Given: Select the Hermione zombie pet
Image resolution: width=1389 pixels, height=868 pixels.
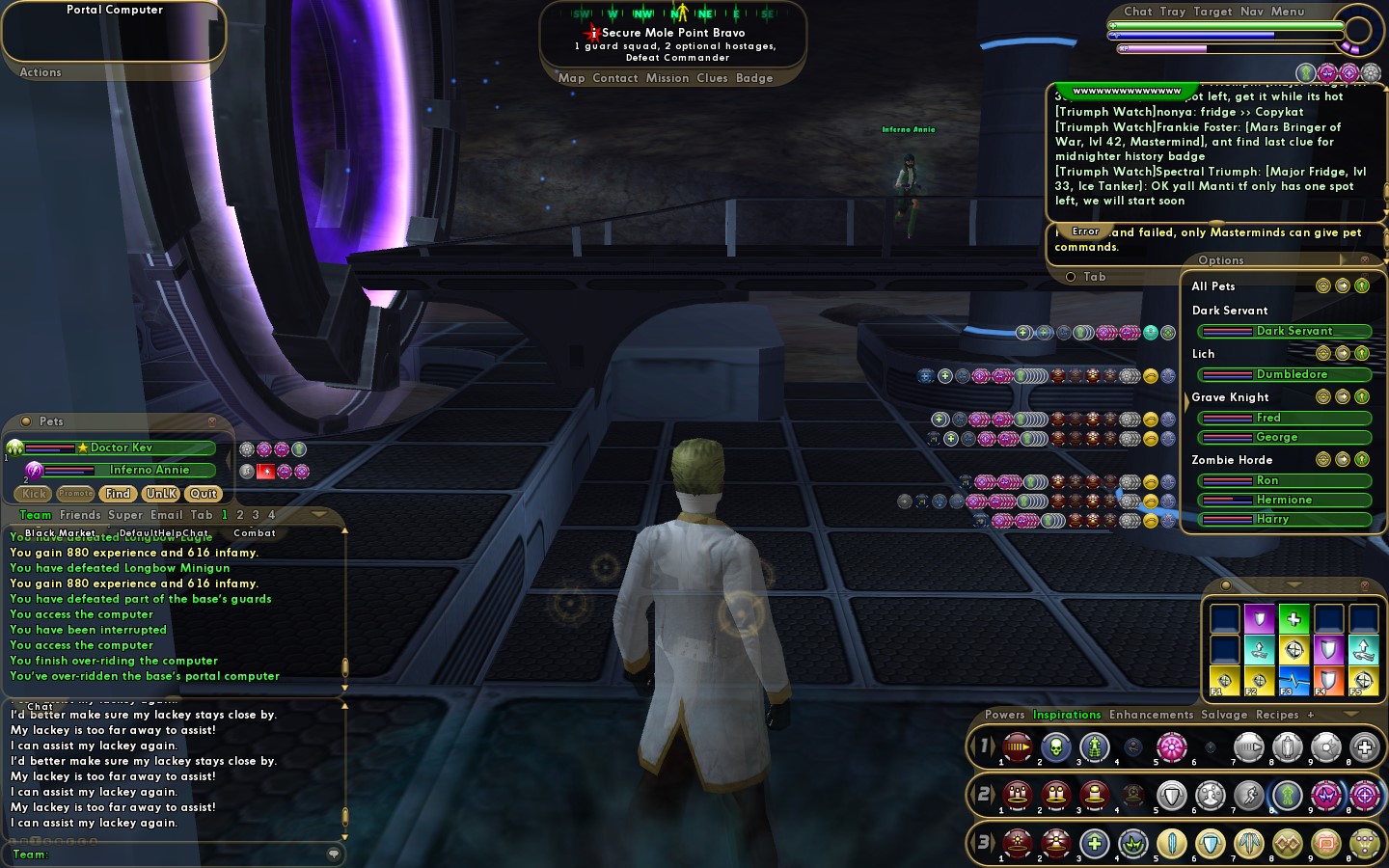Looking at the screenshot, I should [x=1285, y=500].
